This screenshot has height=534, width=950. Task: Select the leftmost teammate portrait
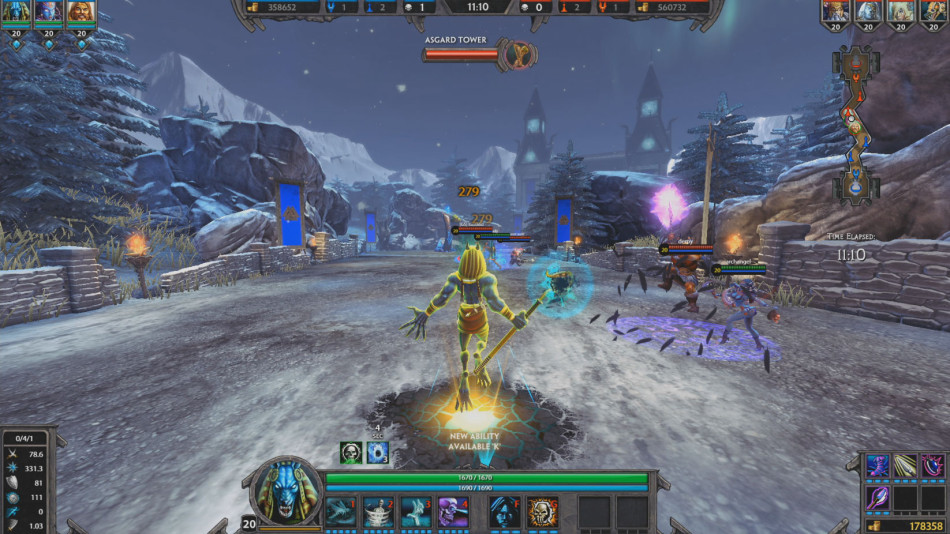[x=16, y=12]
